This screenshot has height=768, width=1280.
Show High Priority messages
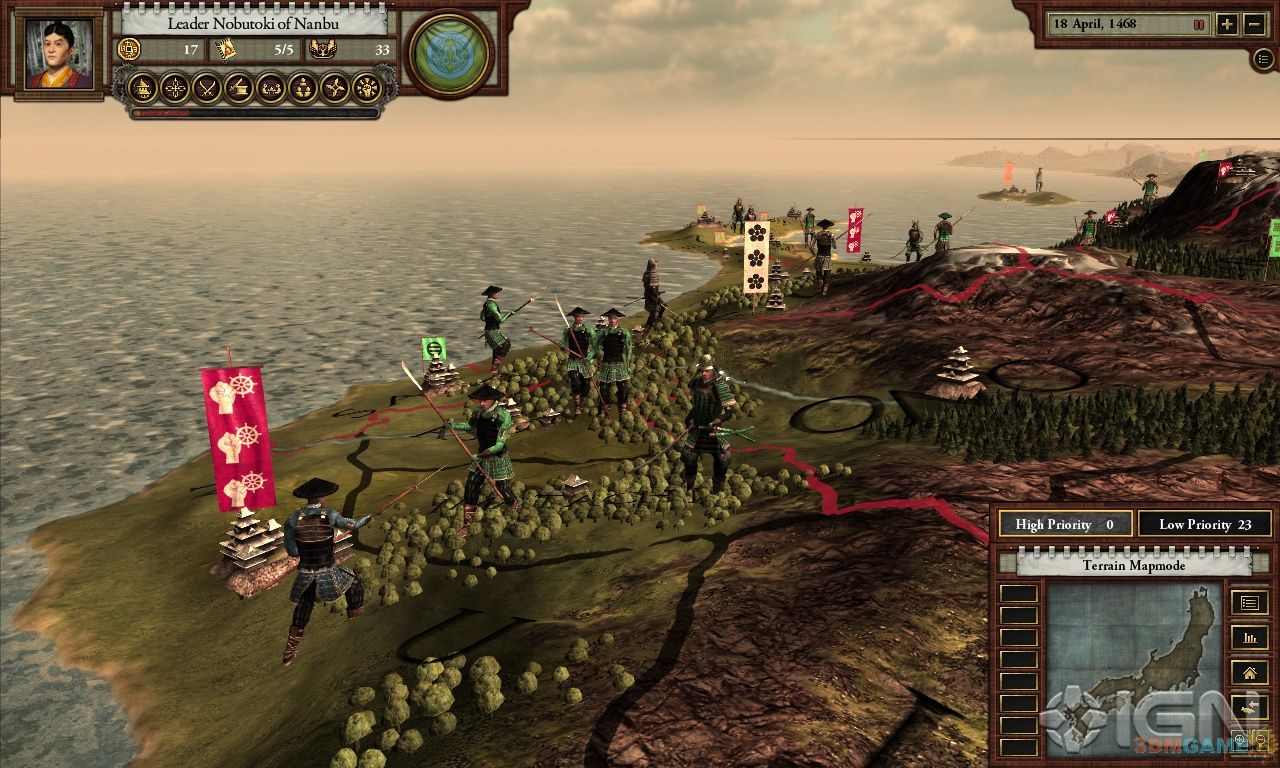[1065, 524]
